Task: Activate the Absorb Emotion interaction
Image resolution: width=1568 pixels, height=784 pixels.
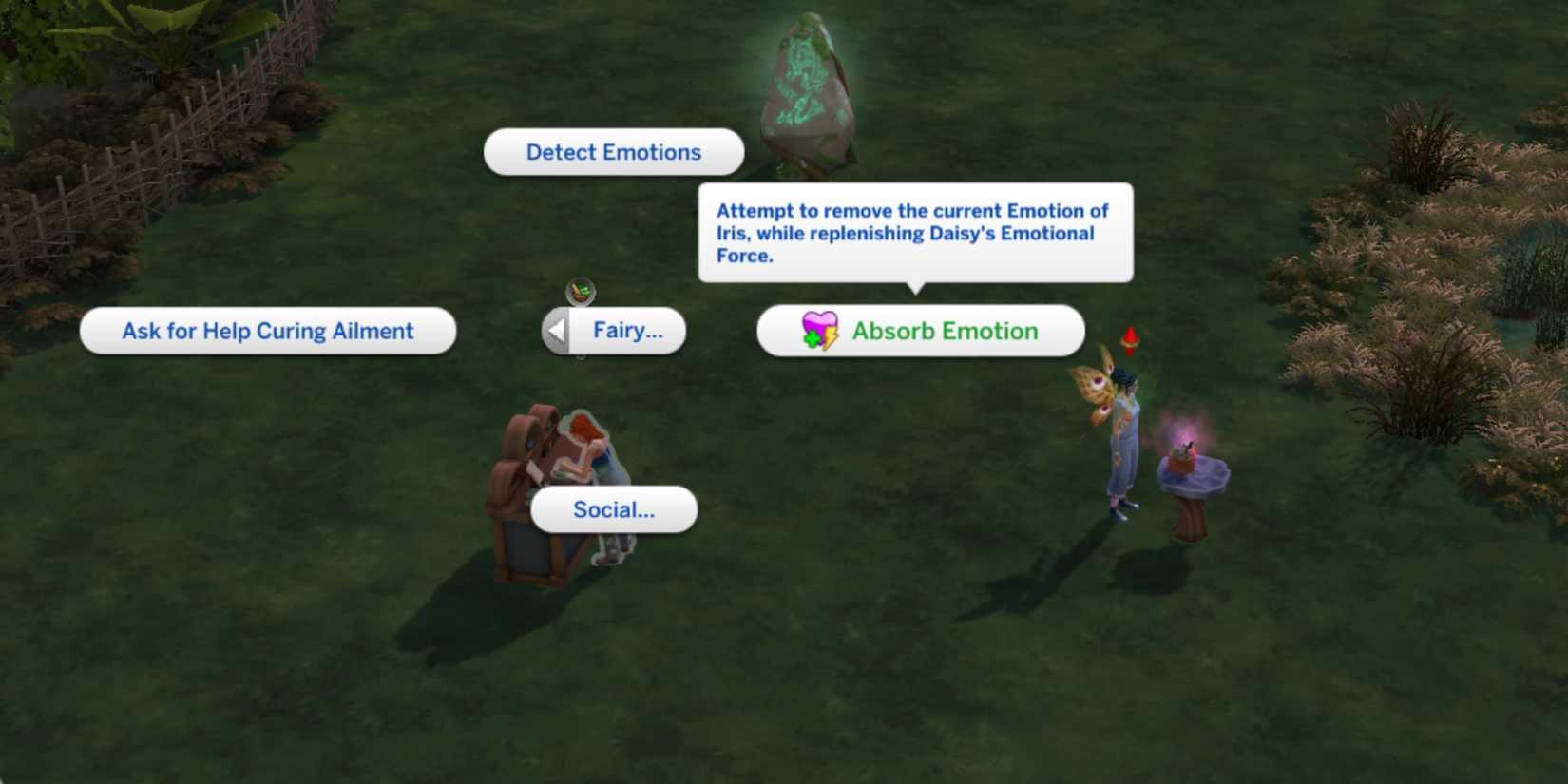Action: point(943,331)
